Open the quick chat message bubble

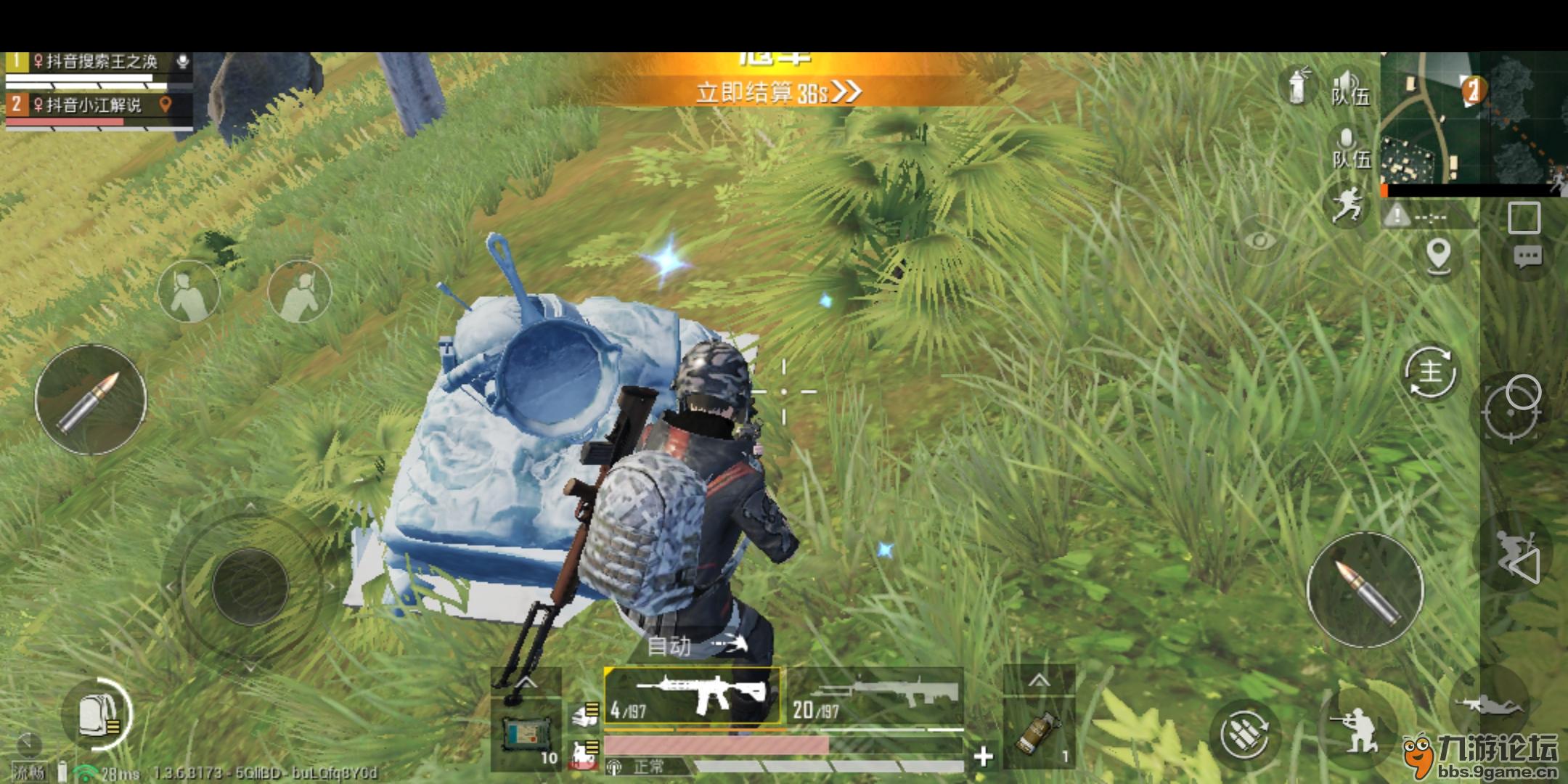[x=1527, y=256]
